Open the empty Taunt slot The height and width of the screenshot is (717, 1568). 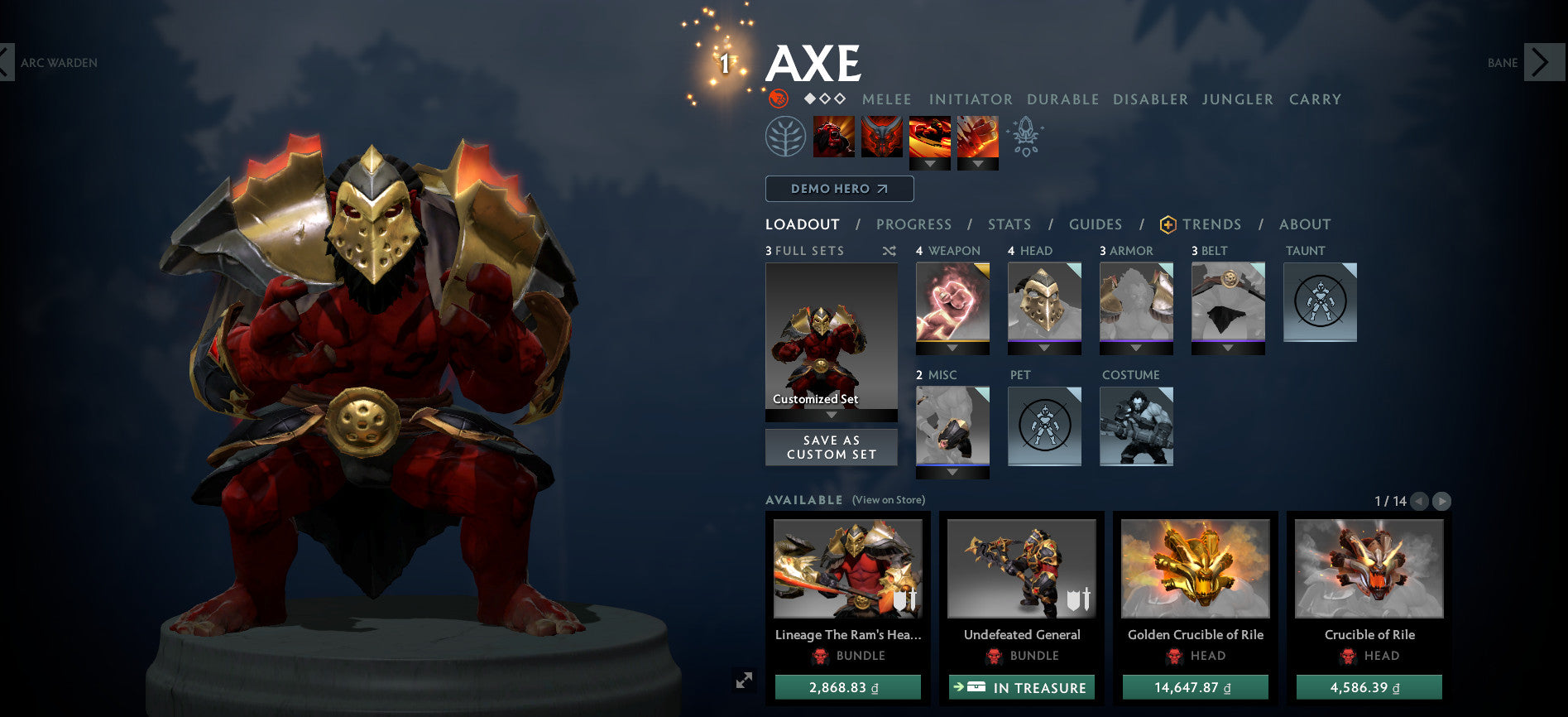(1319, 302)
